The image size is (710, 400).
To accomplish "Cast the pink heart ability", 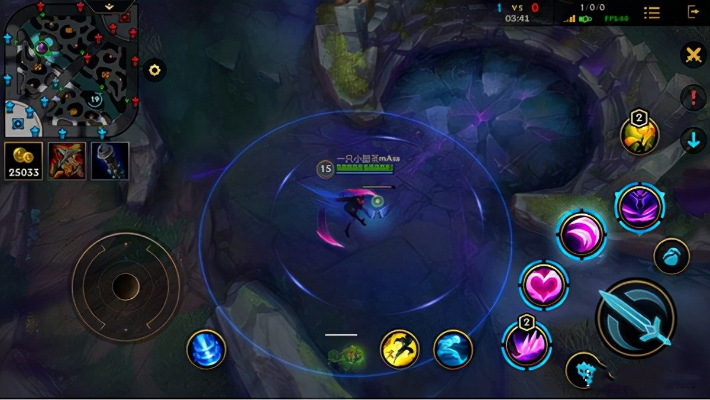I will (544, 286).
